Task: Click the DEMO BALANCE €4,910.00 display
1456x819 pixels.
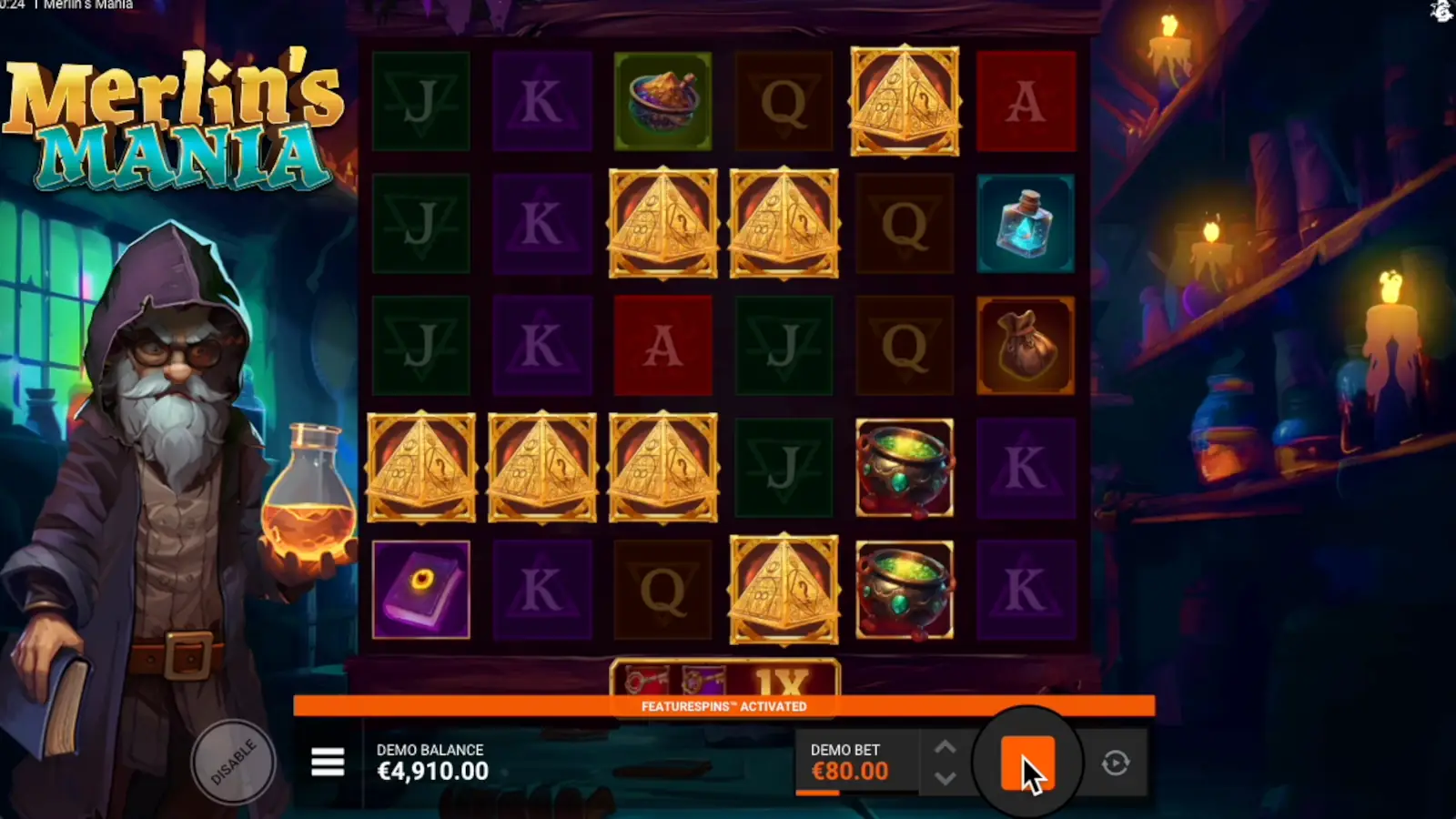Action: coord(431,770)
